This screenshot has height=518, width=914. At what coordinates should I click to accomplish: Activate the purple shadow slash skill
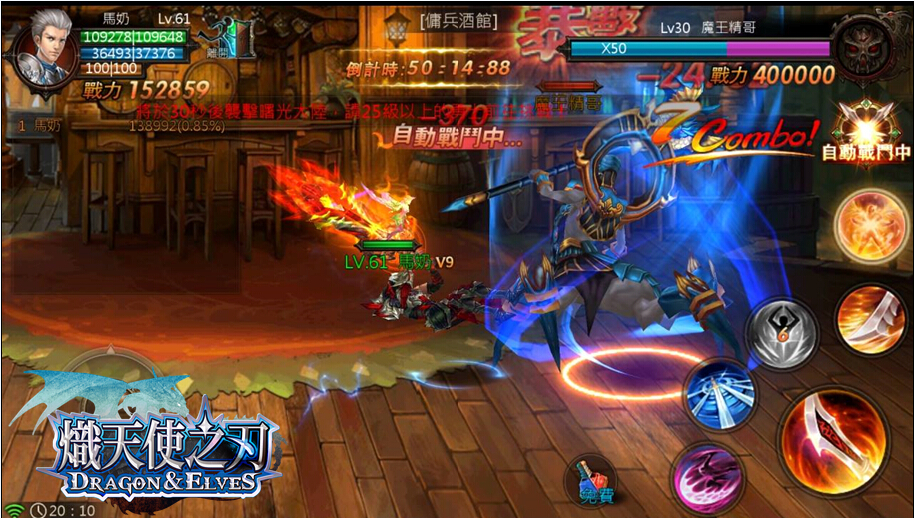[706, 475]
